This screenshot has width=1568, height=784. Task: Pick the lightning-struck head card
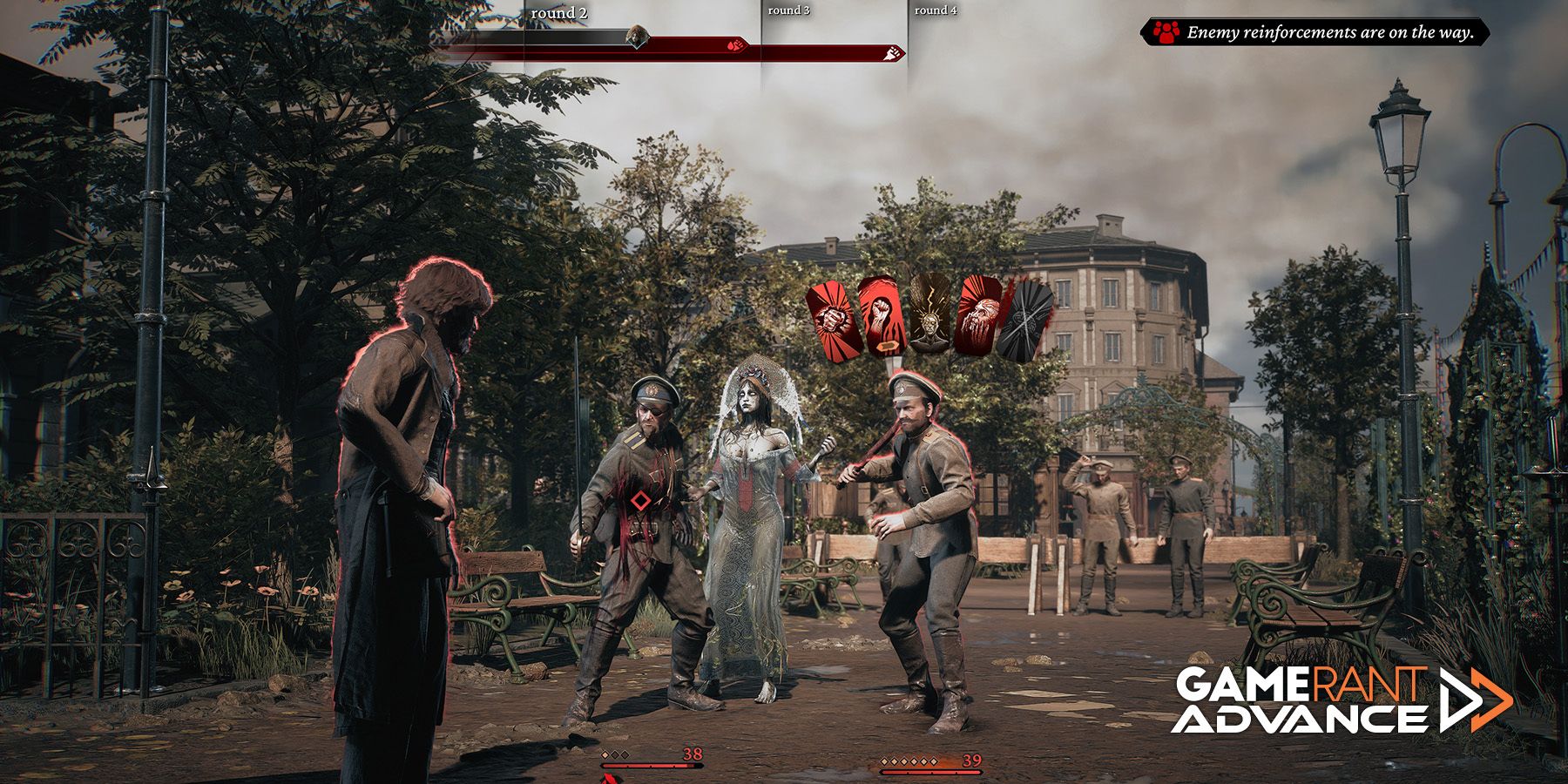point(929,314)
